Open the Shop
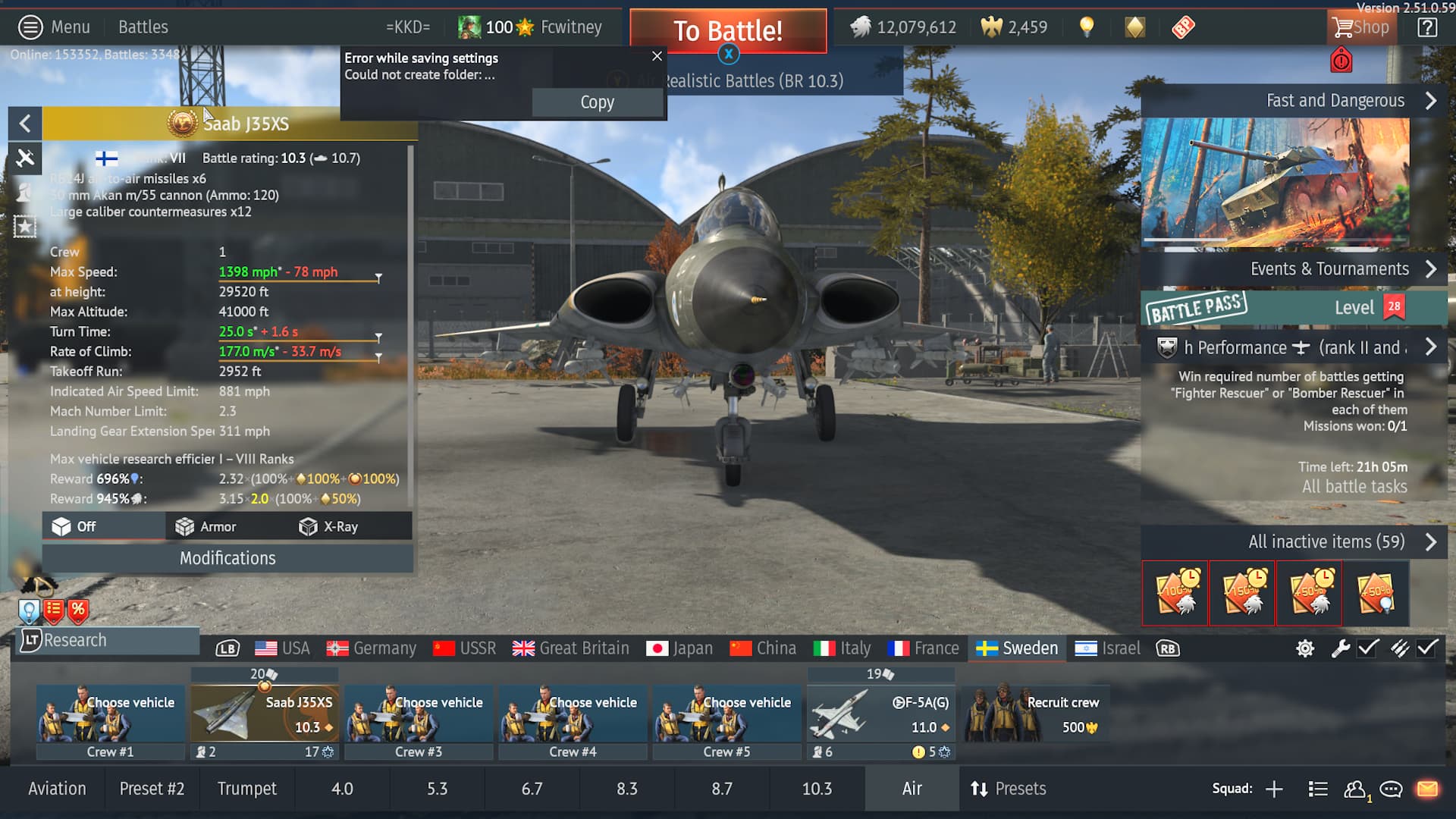 [x=1361, y=28]
